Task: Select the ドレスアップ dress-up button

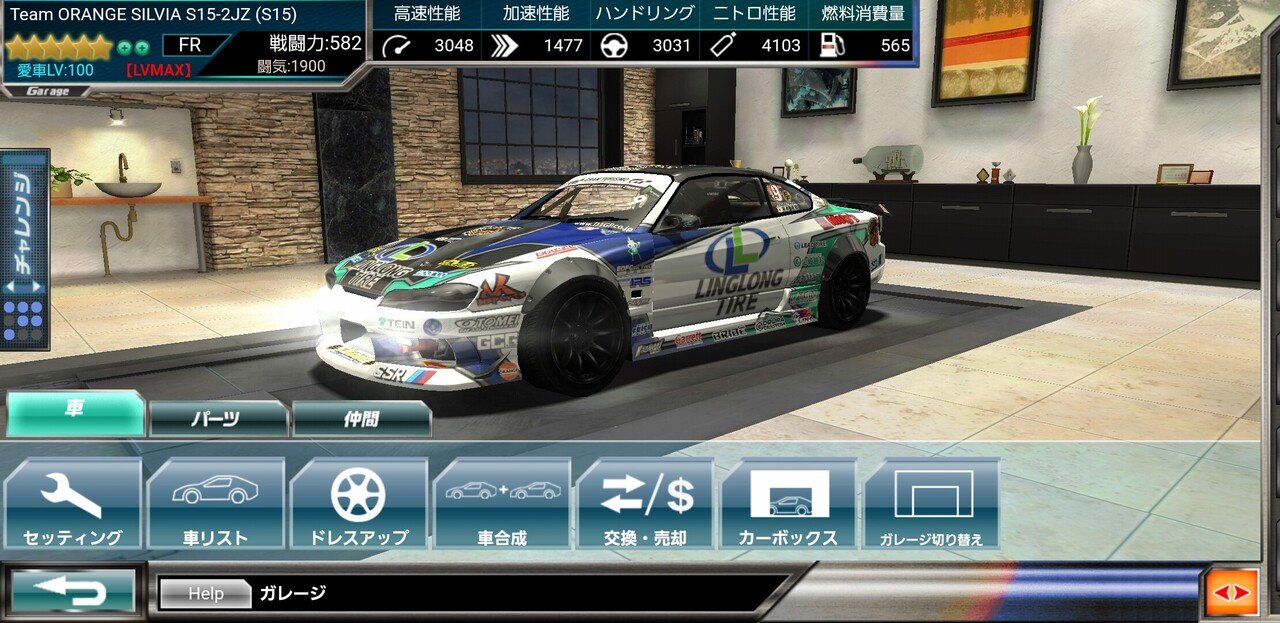Action: [359, 504]
